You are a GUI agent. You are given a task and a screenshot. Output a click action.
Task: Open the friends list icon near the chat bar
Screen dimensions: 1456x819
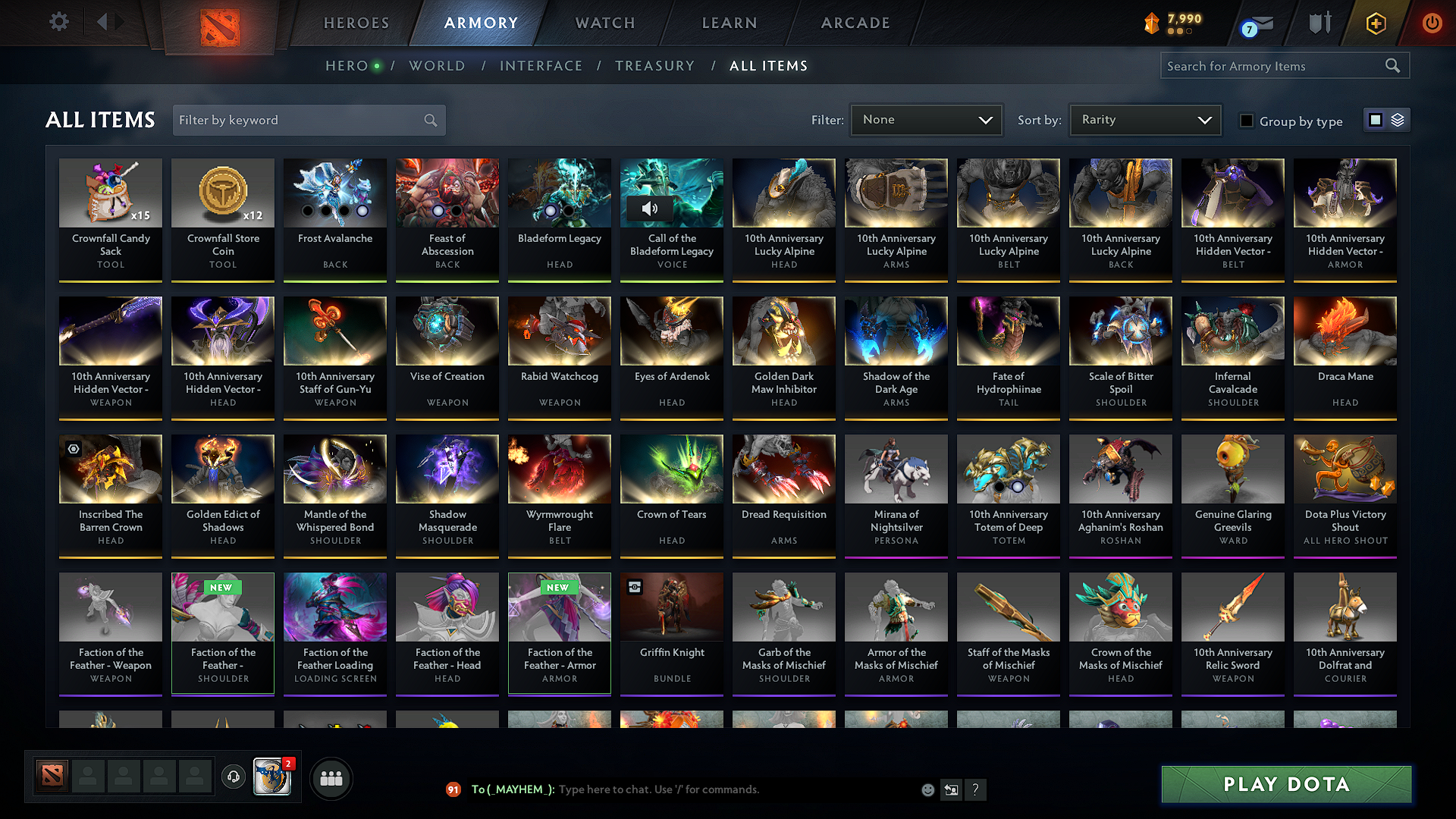point(331,777)
